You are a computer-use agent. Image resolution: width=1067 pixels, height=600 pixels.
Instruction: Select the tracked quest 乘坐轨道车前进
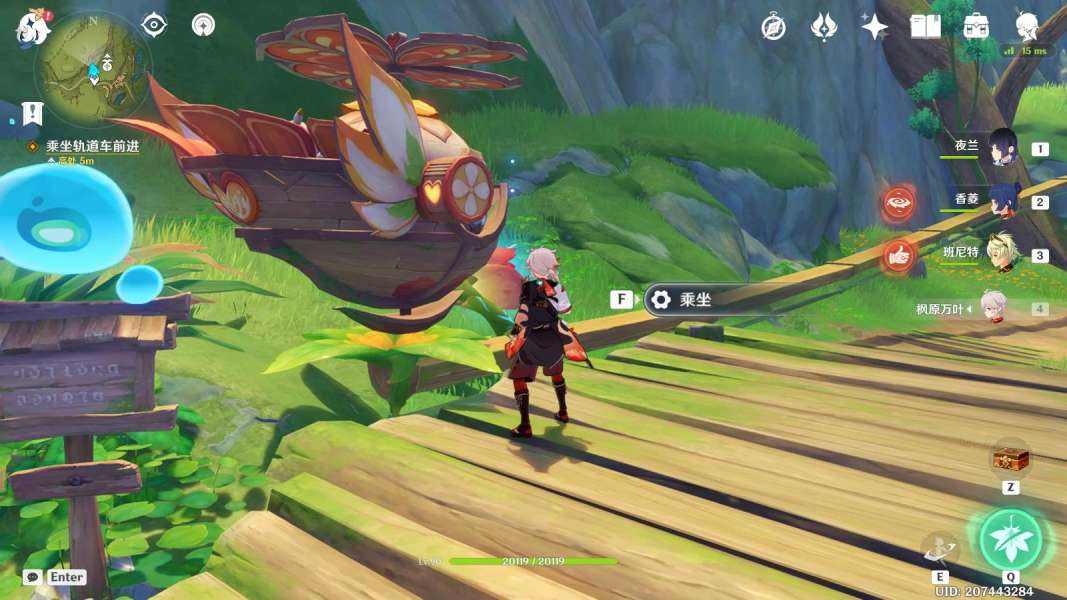point(92,146)
